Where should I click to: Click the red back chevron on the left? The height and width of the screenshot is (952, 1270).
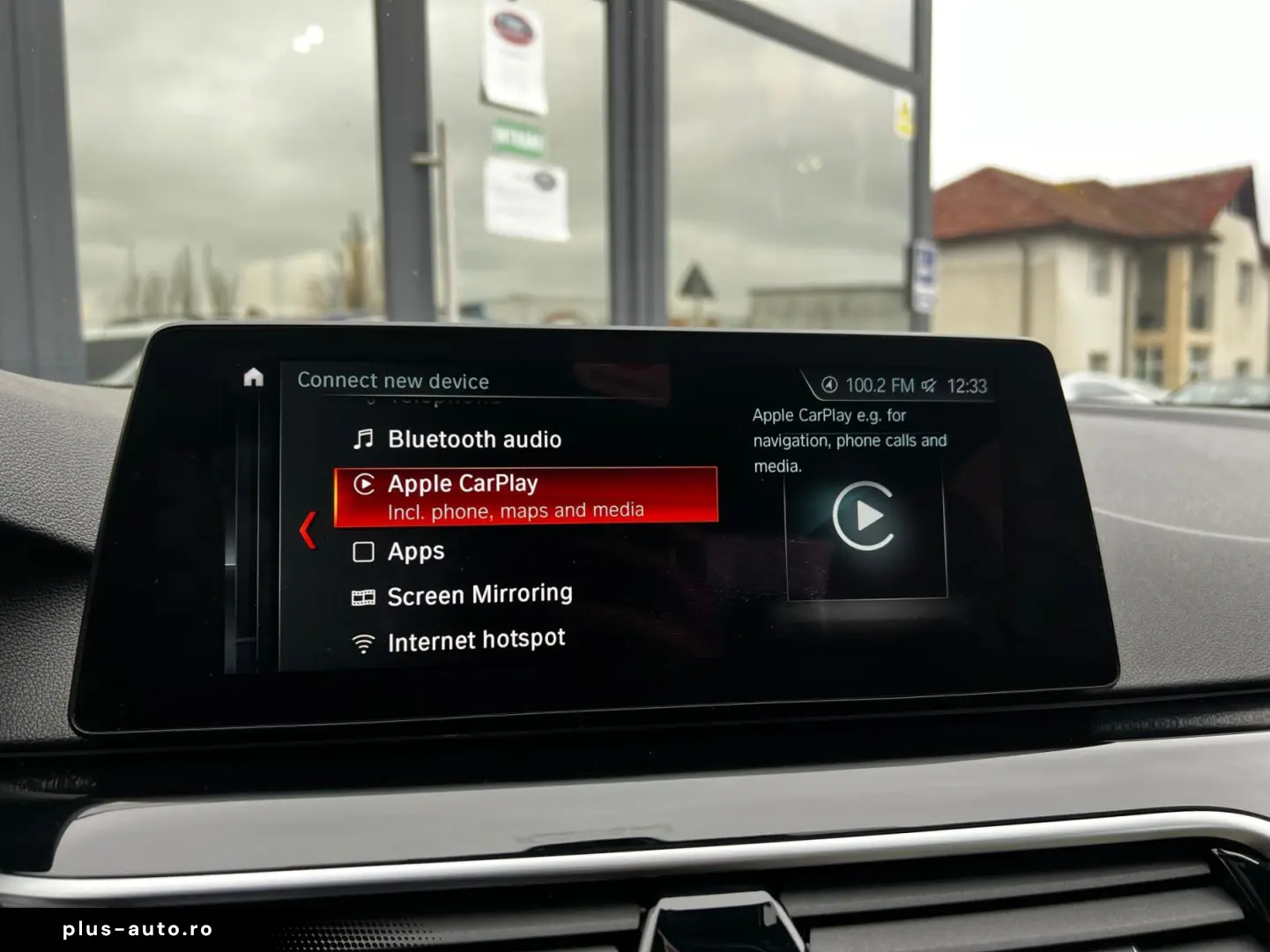[x=306, y=529]
